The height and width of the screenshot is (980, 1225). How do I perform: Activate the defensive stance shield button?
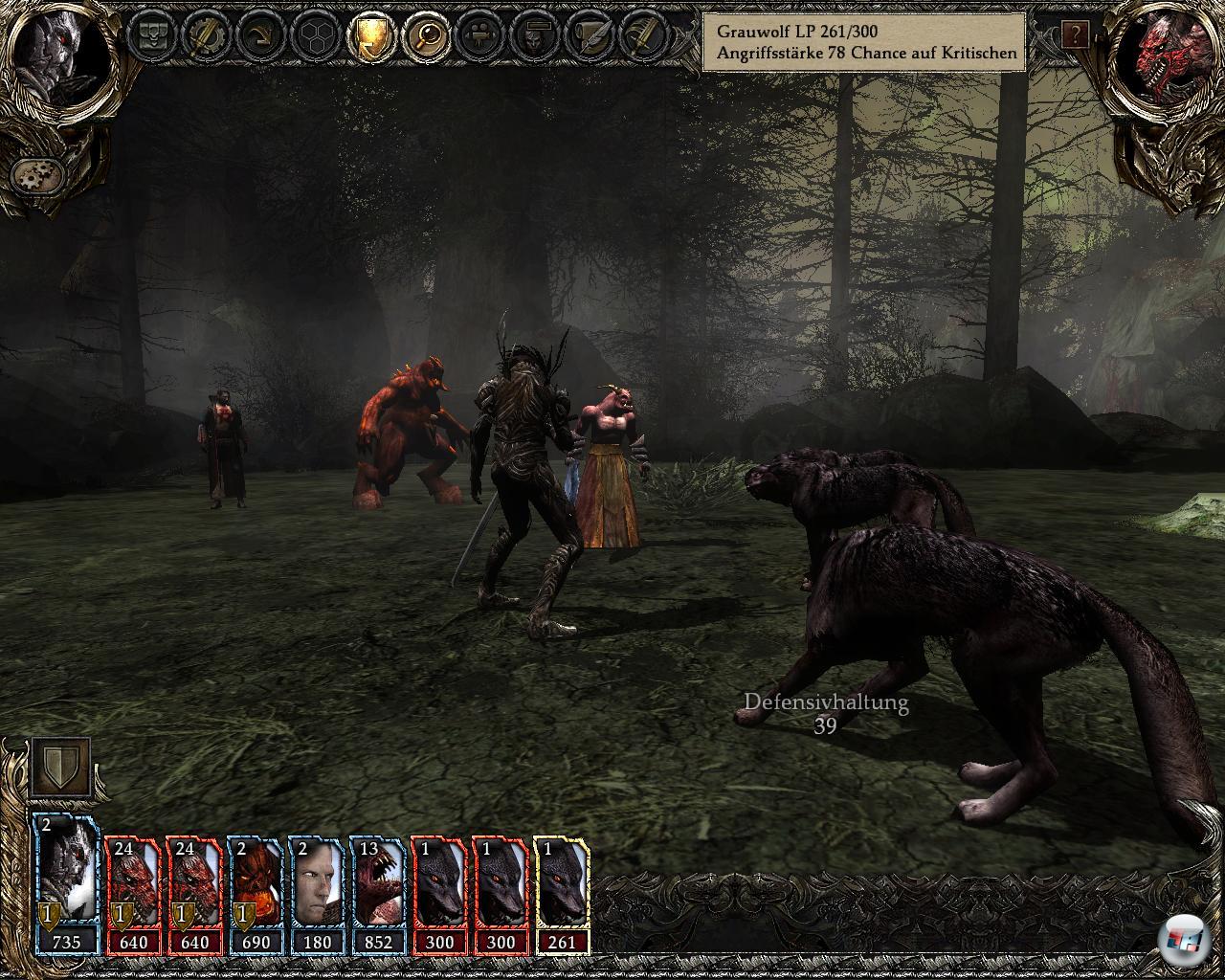click(x=61, y=767)
